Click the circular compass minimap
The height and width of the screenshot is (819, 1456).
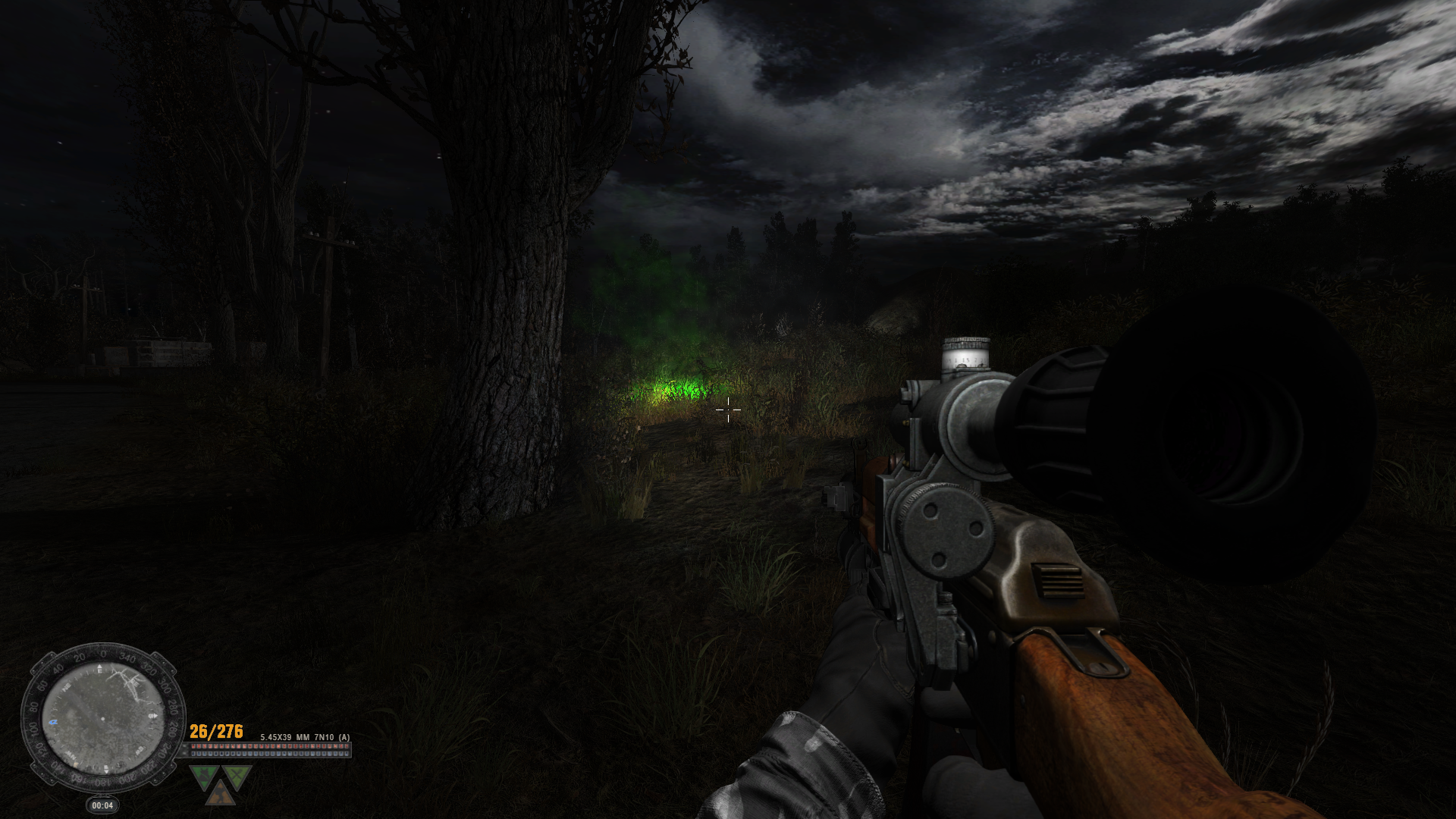[102, 717]
